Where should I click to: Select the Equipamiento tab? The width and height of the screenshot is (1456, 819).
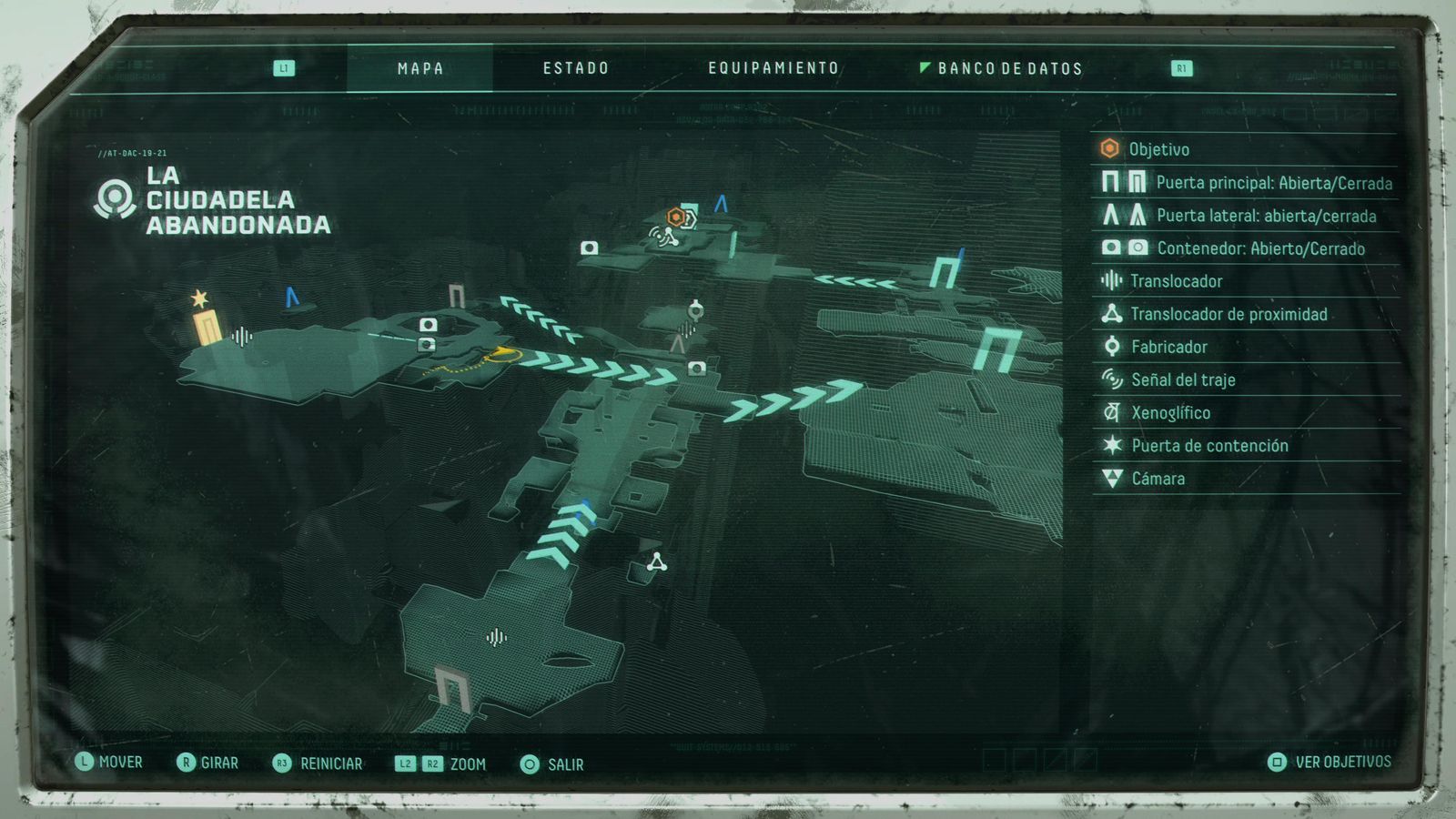point(773,68)
